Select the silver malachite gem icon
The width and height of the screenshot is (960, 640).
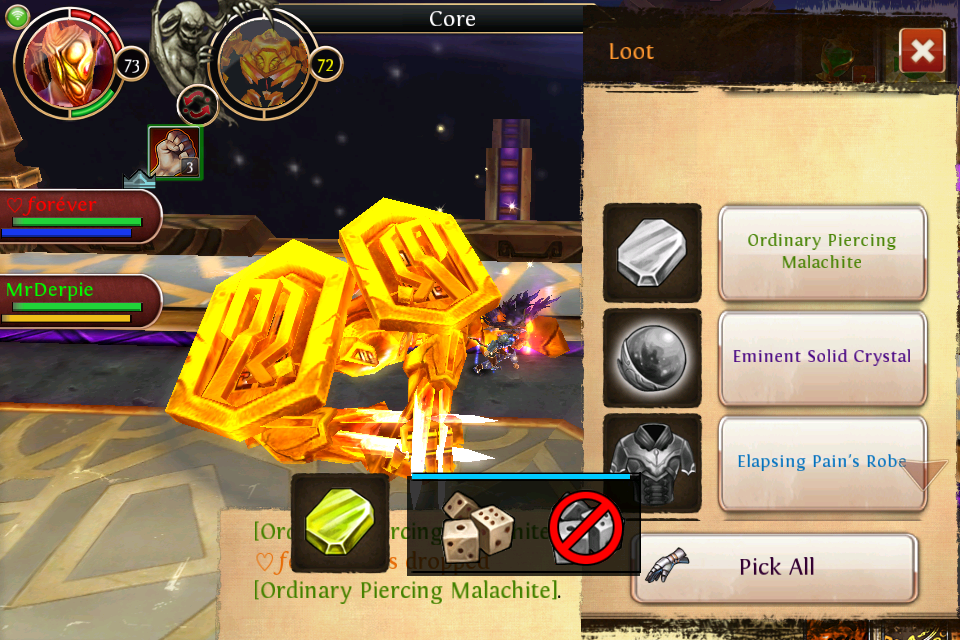(652, 252)
